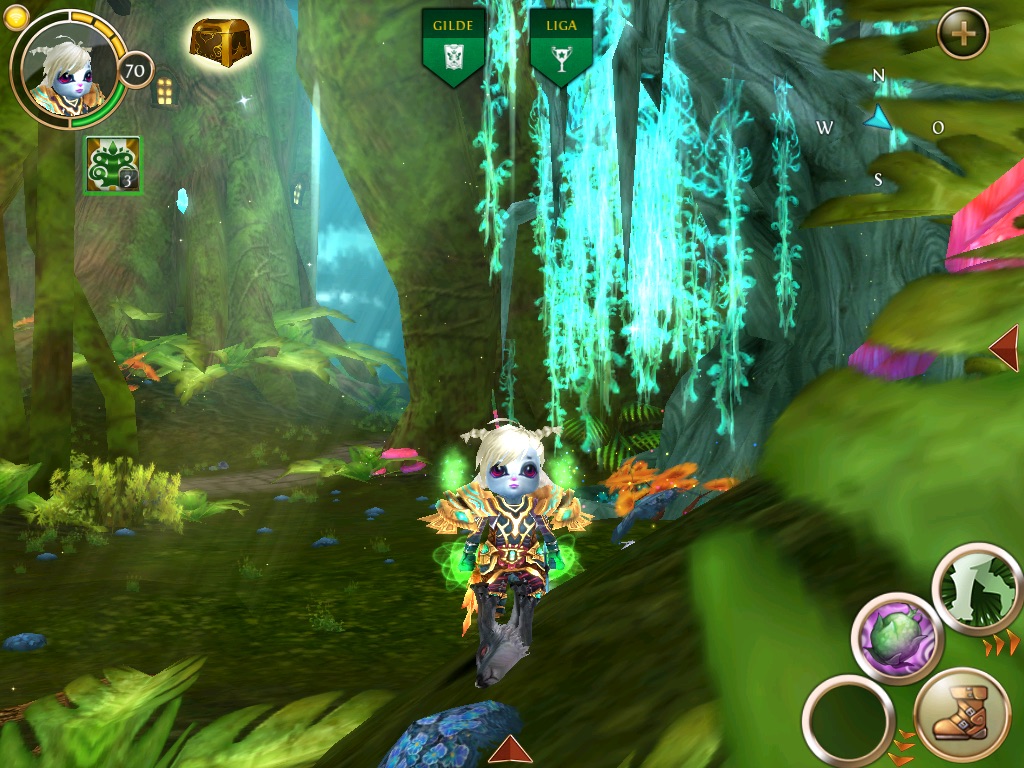Image resolution: width=1024 pixels, height=768 pixels.
Task: Expand the red arrow bottom panel
Action: coord(510,749)
